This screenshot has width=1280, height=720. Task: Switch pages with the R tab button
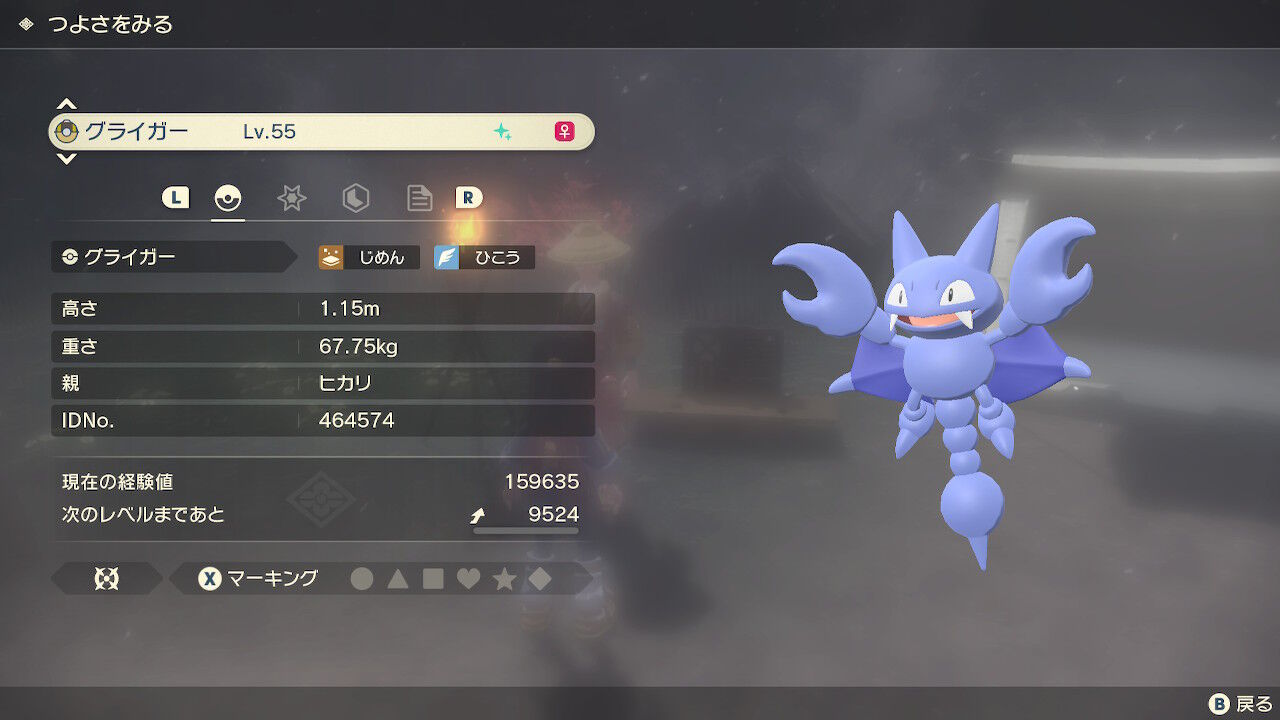point(470,198)
